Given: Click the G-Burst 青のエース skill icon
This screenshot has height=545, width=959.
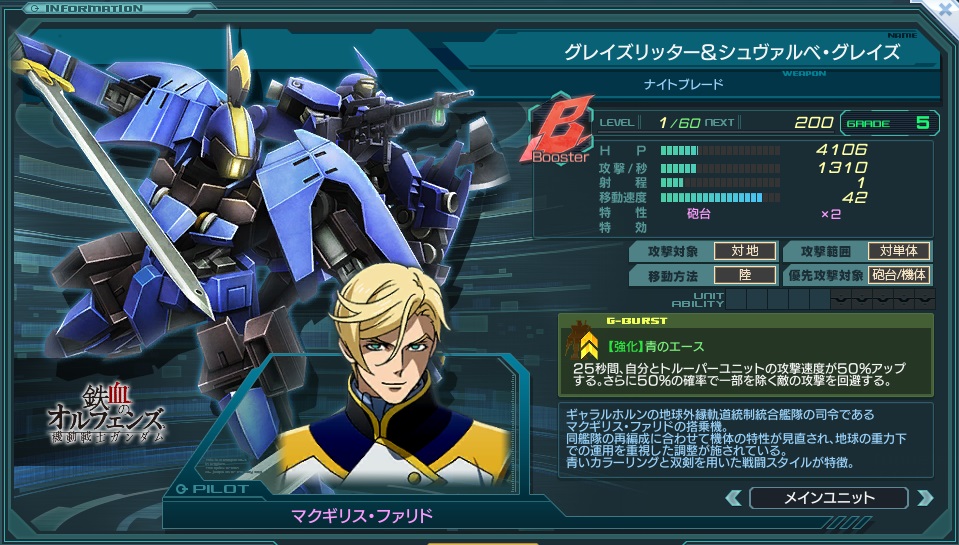Looking at the screenshot, I should click(x=582, y=346).
